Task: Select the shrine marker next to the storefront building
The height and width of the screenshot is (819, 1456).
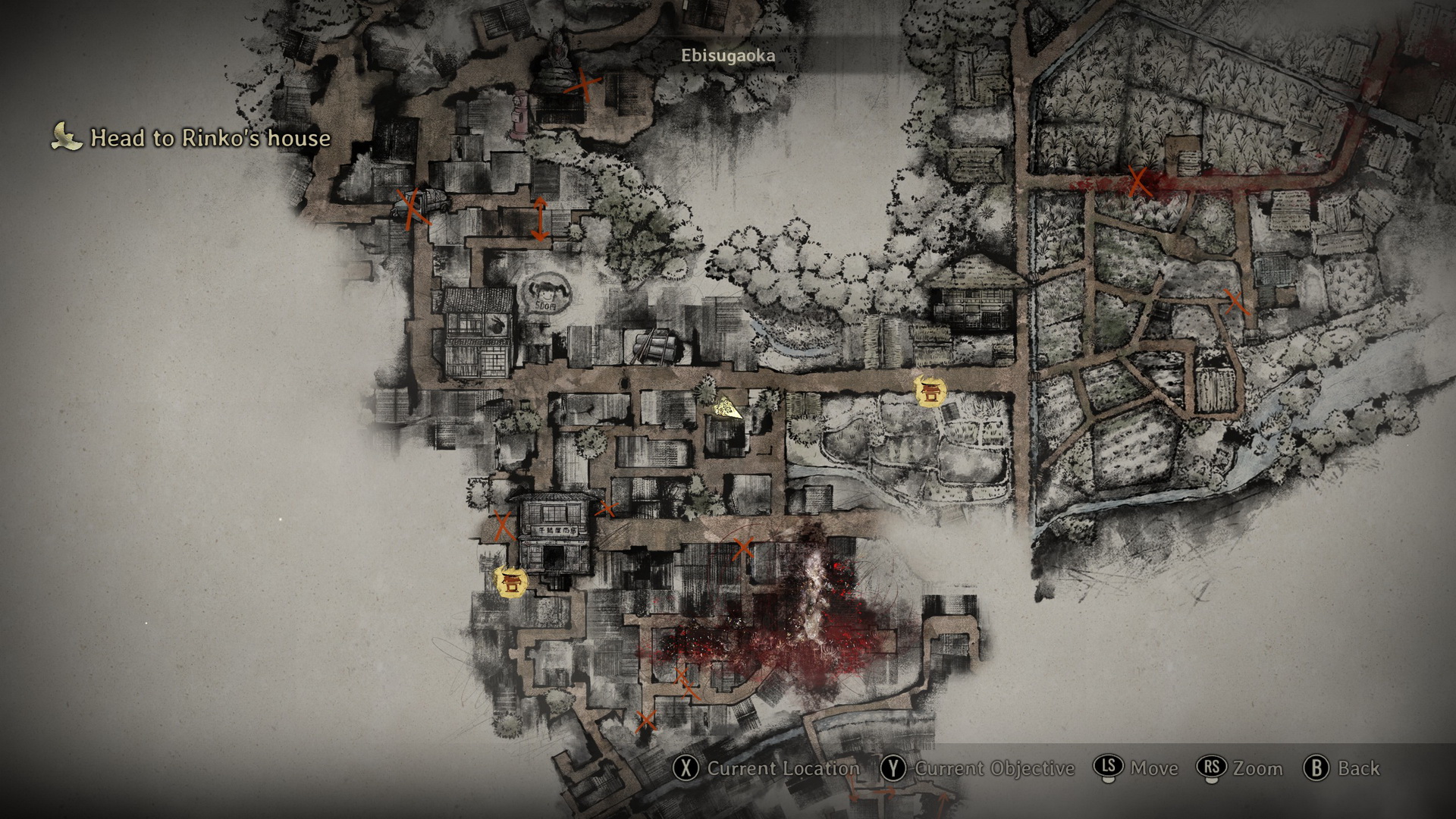Action: (509, 582)
